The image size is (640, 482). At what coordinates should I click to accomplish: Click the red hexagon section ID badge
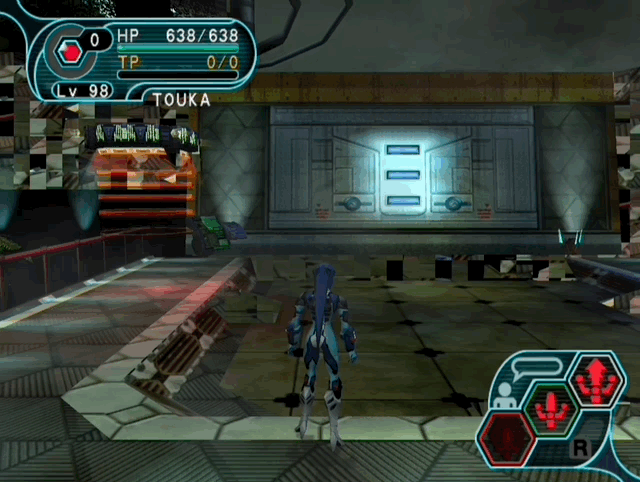click(68, 52)
